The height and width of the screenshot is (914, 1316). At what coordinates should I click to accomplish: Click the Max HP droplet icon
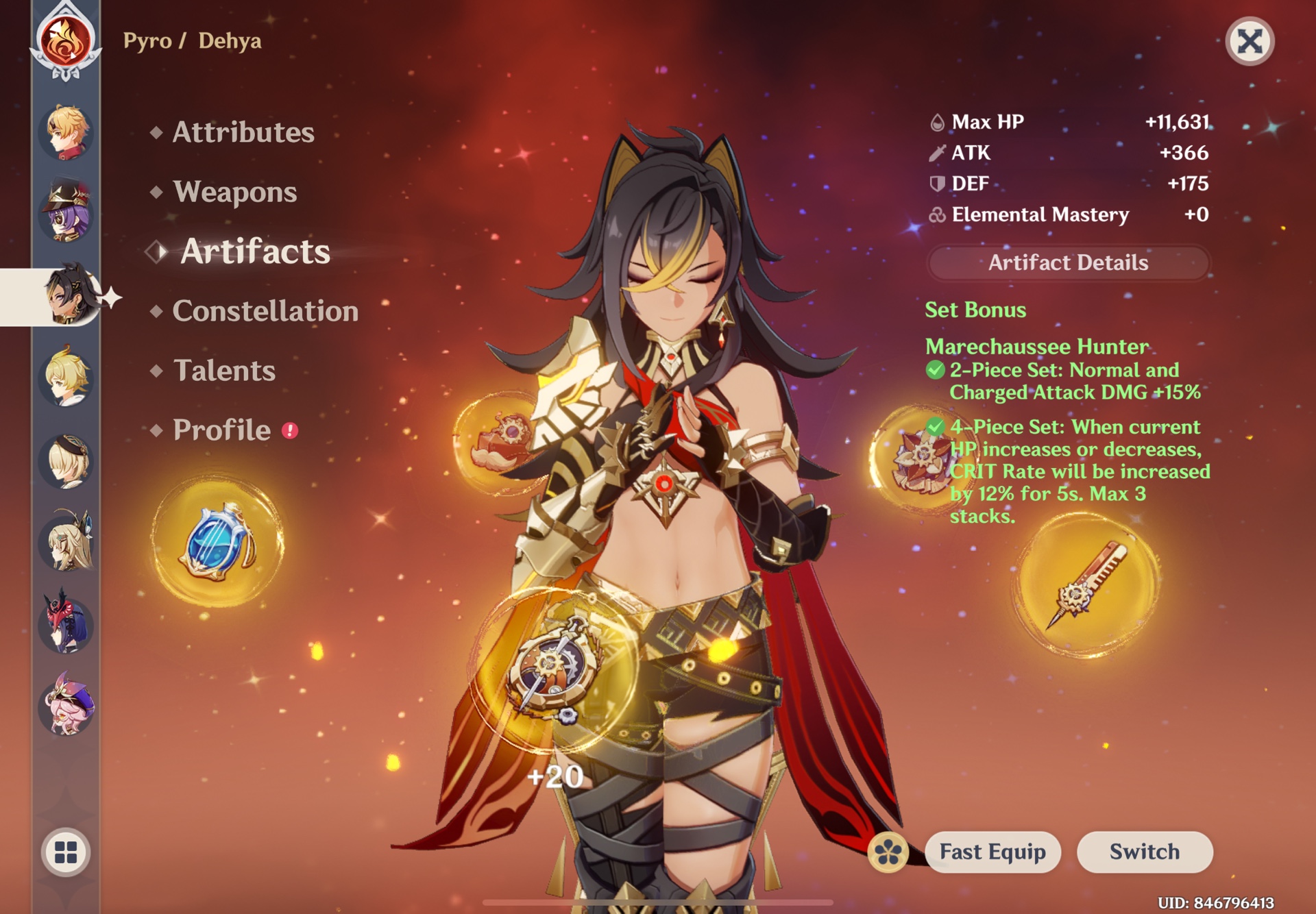[936, 121]
